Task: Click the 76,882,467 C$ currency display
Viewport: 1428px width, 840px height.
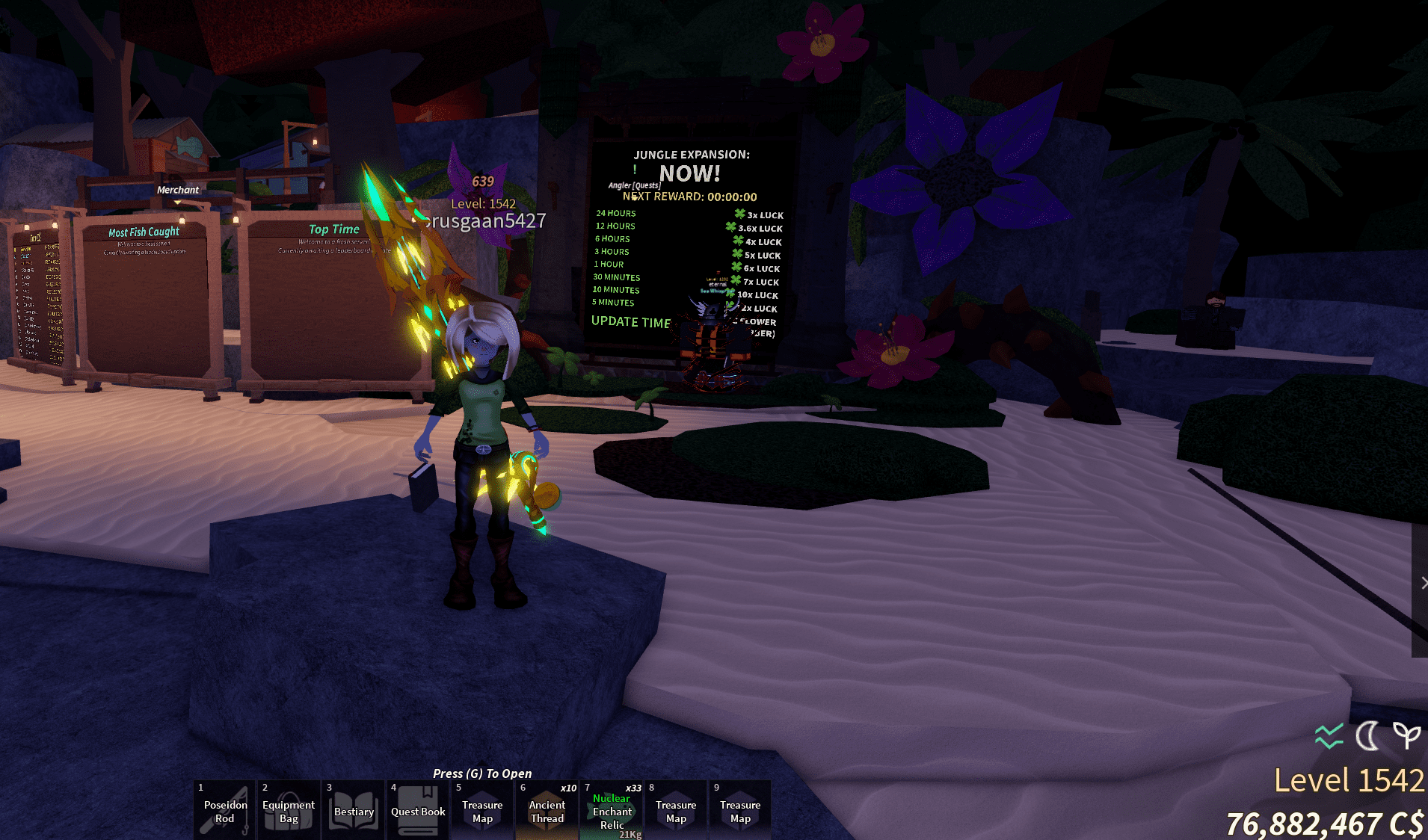Action: click(x=1327, y=822)
